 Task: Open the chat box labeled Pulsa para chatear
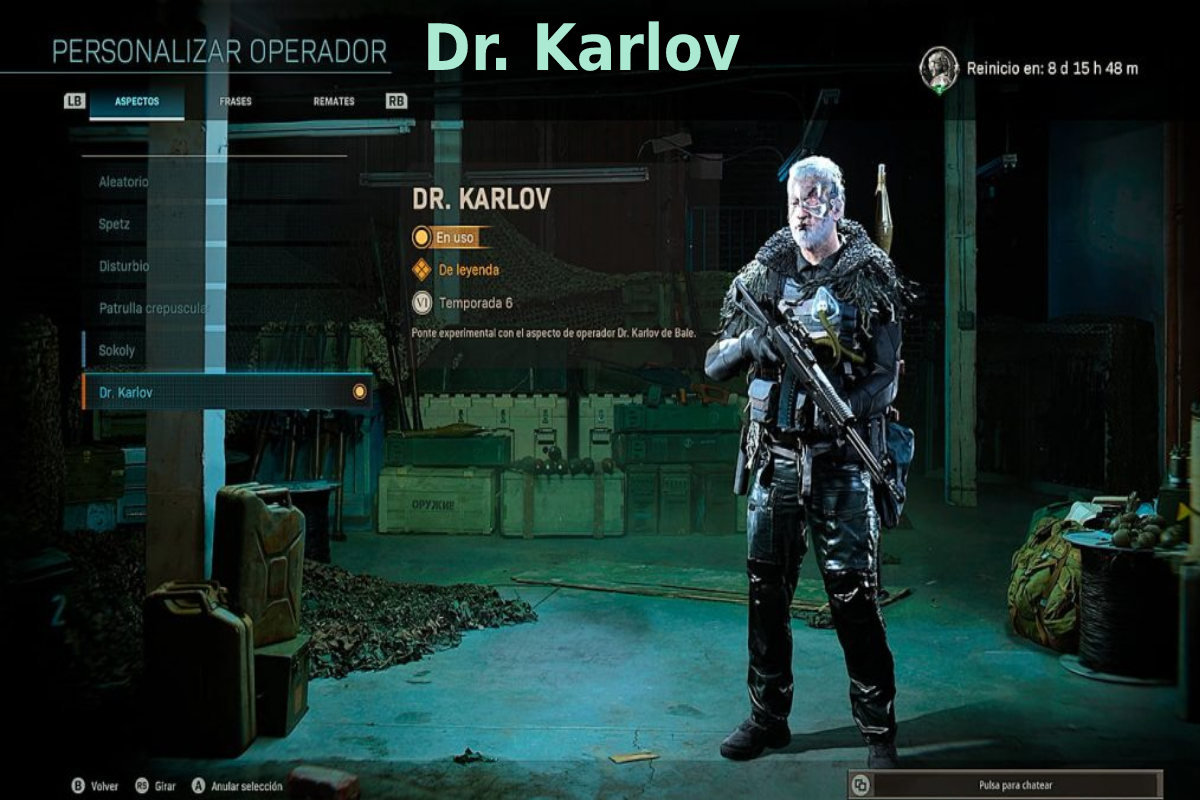pyautogui.click(x=1006, y=785)
